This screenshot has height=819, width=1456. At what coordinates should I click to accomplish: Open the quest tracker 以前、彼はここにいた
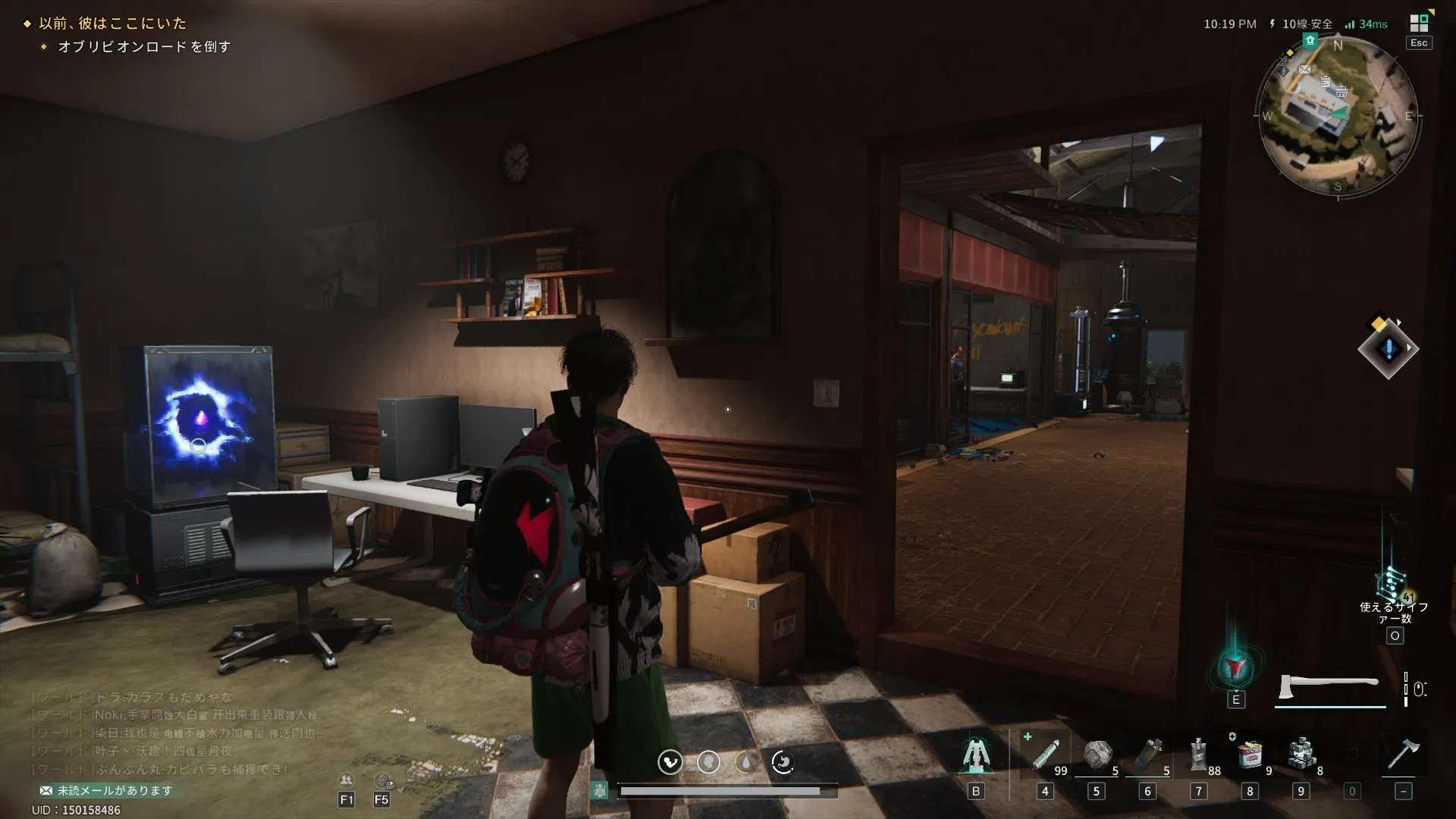(x=113, y=24)
